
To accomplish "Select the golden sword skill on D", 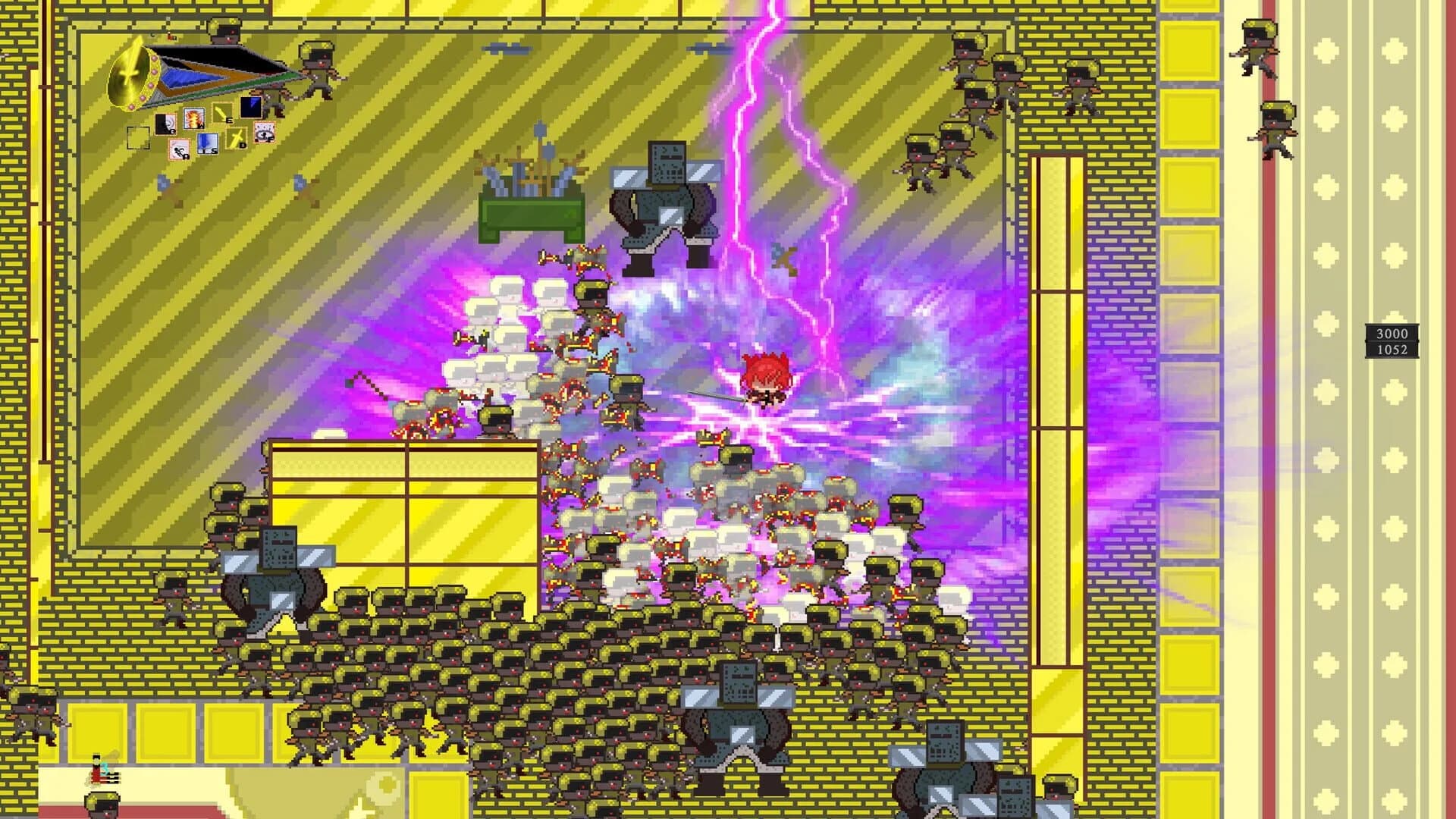I will [237, 137].
